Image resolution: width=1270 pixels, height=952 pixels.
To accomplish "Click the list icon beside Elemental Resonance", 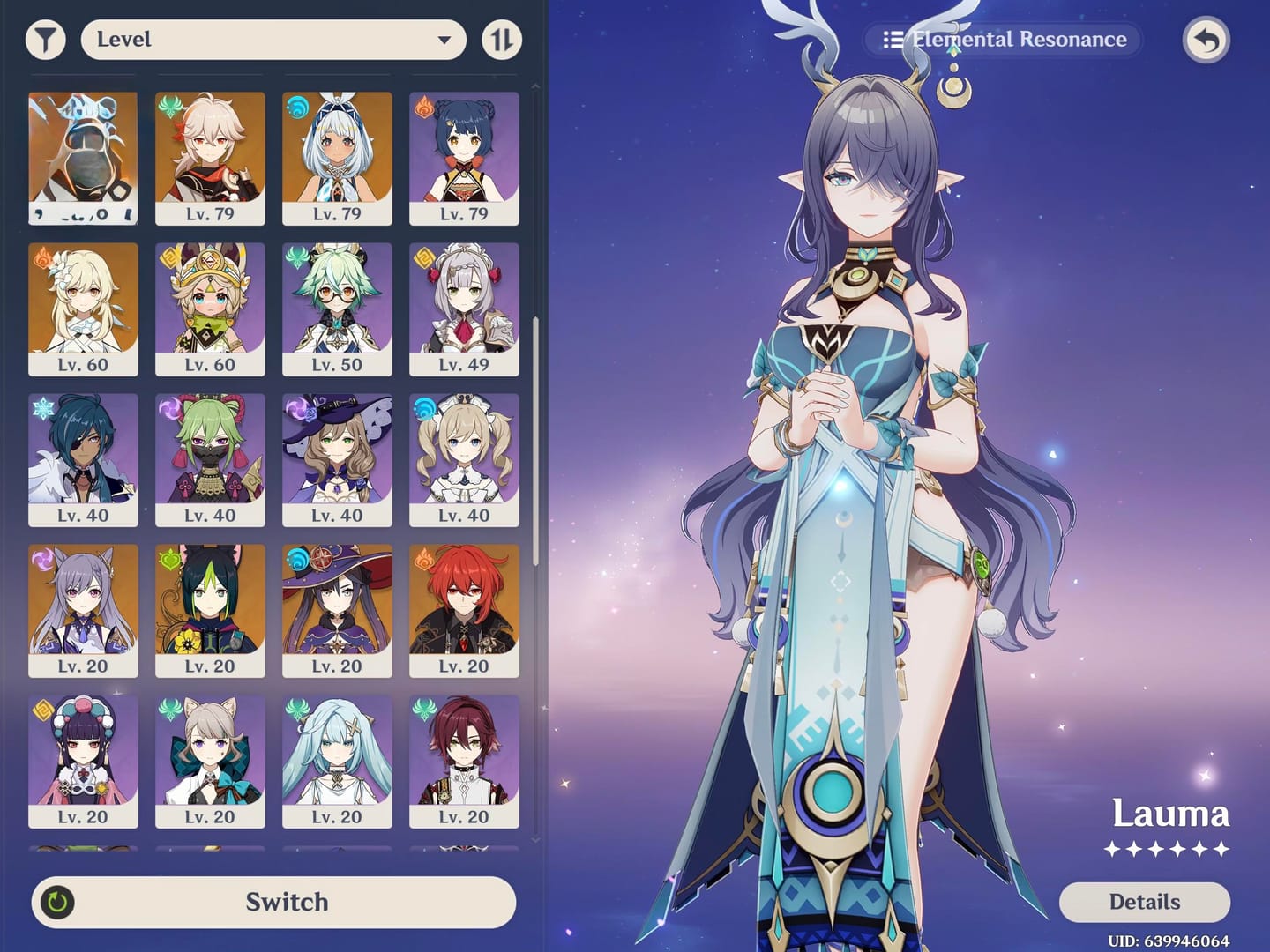I will tap(892, 39).
